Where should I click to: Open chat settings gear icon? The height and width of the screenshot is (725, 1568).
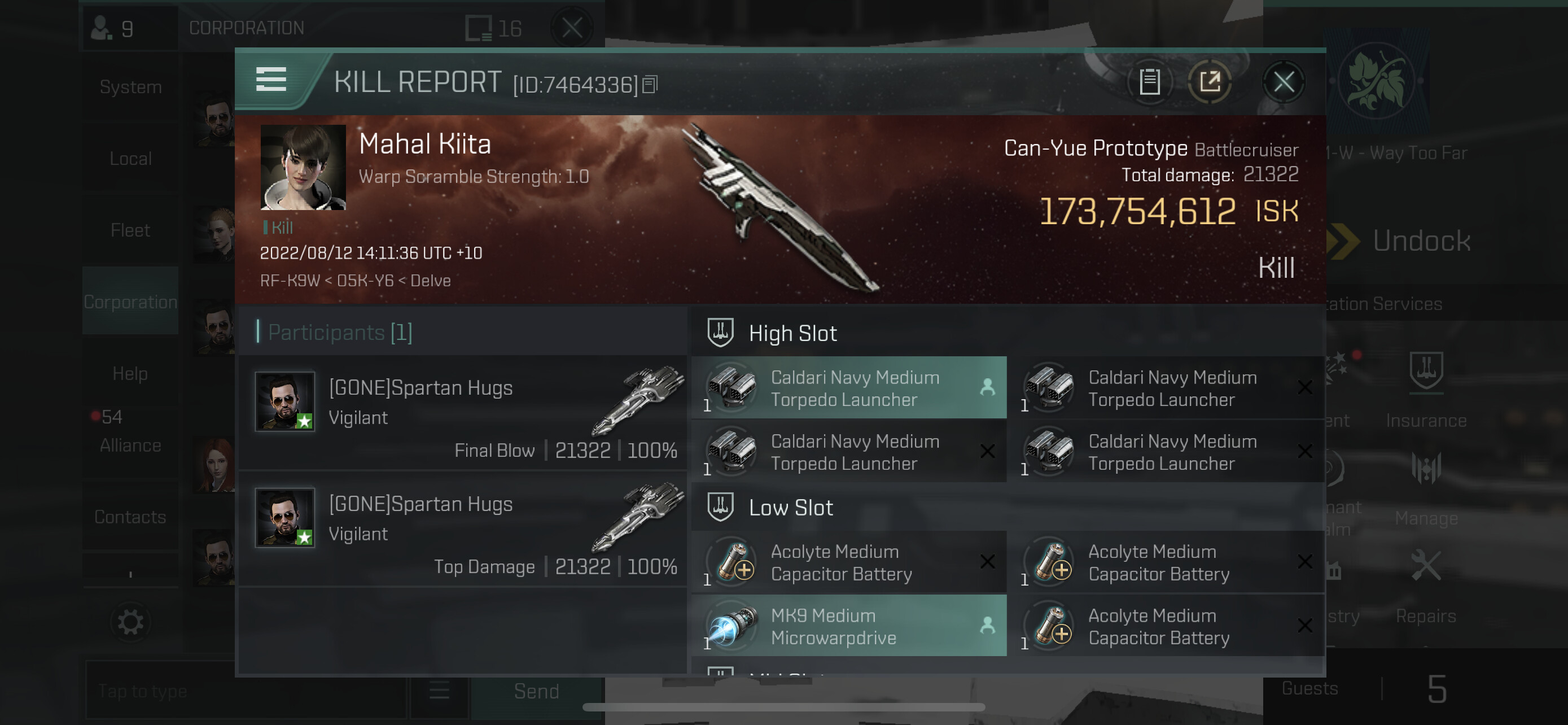[130, 622]
